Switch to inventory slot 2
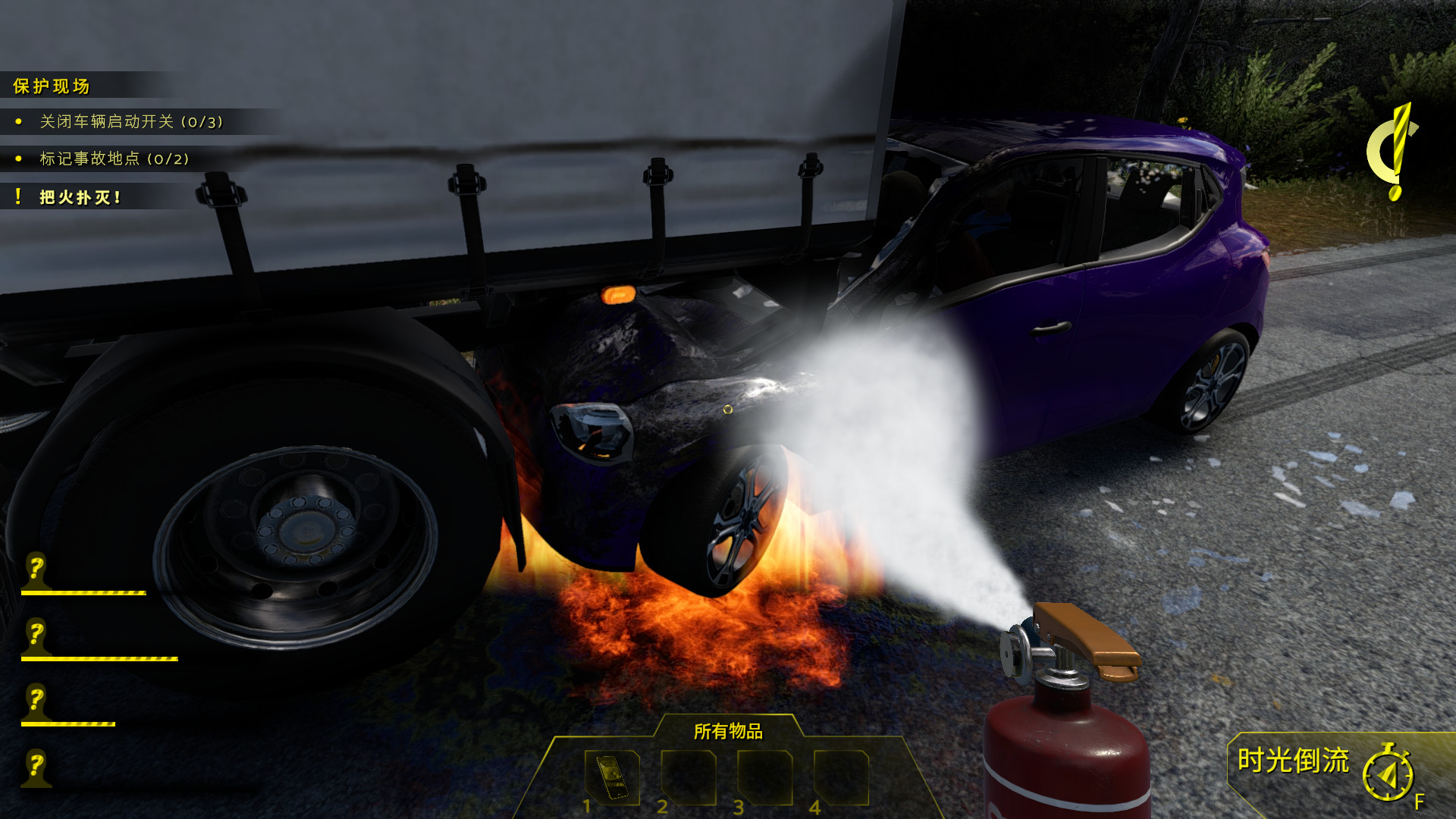This screenshot has width=1456, height=819. point(688,778)
